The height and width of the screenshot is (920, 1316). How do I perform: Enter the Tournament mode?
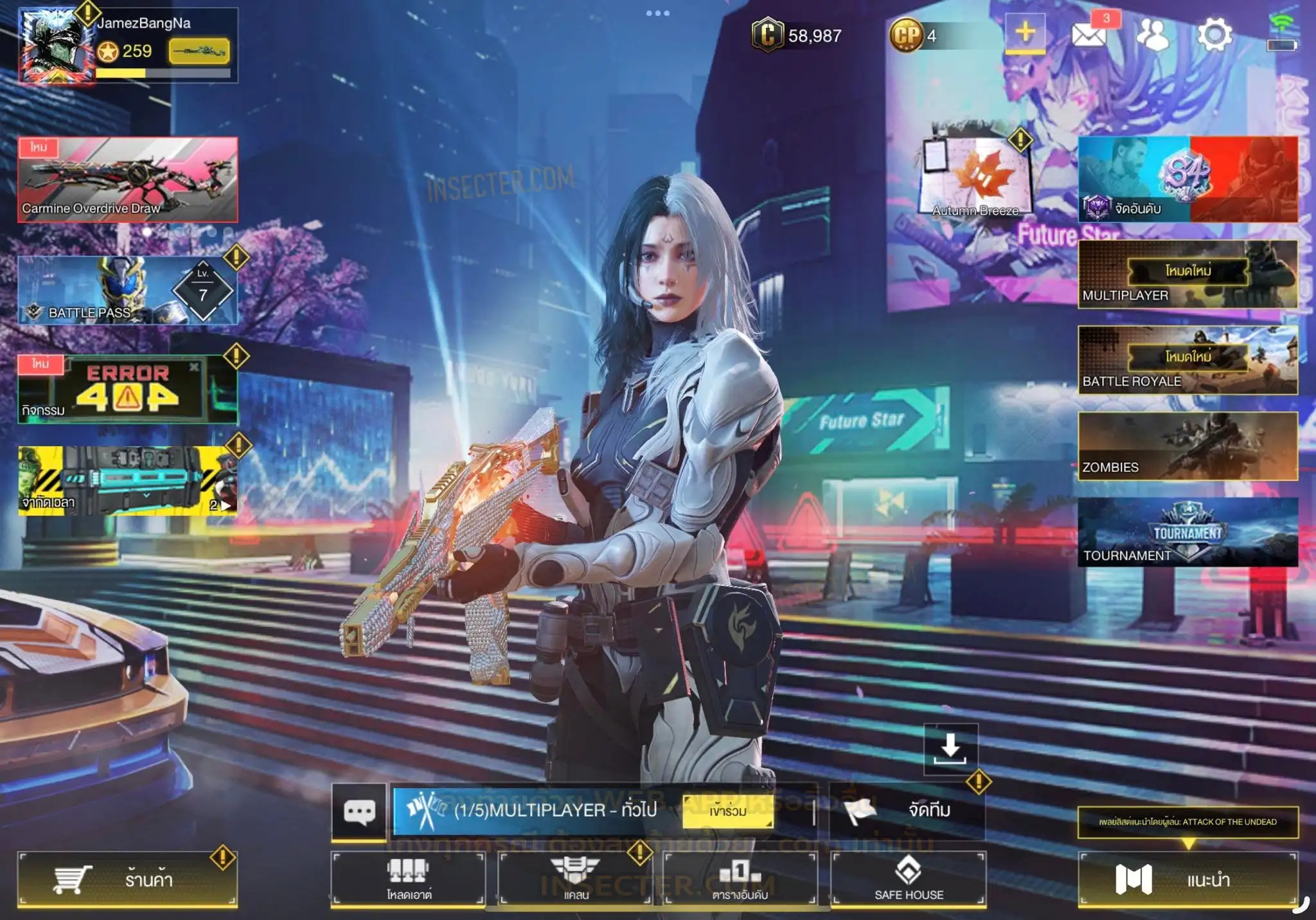pos(1187,532)
